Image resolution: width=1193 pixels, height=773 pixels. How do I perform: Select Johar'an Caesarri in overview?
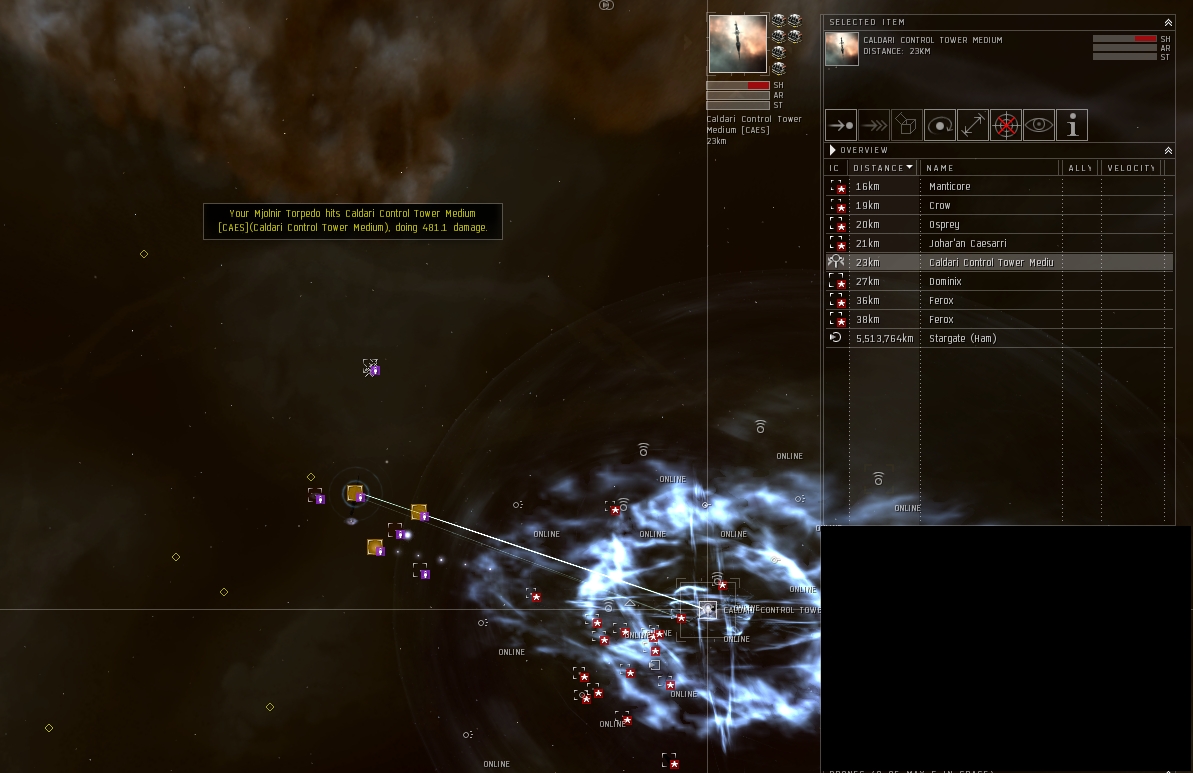click(967, 244)
